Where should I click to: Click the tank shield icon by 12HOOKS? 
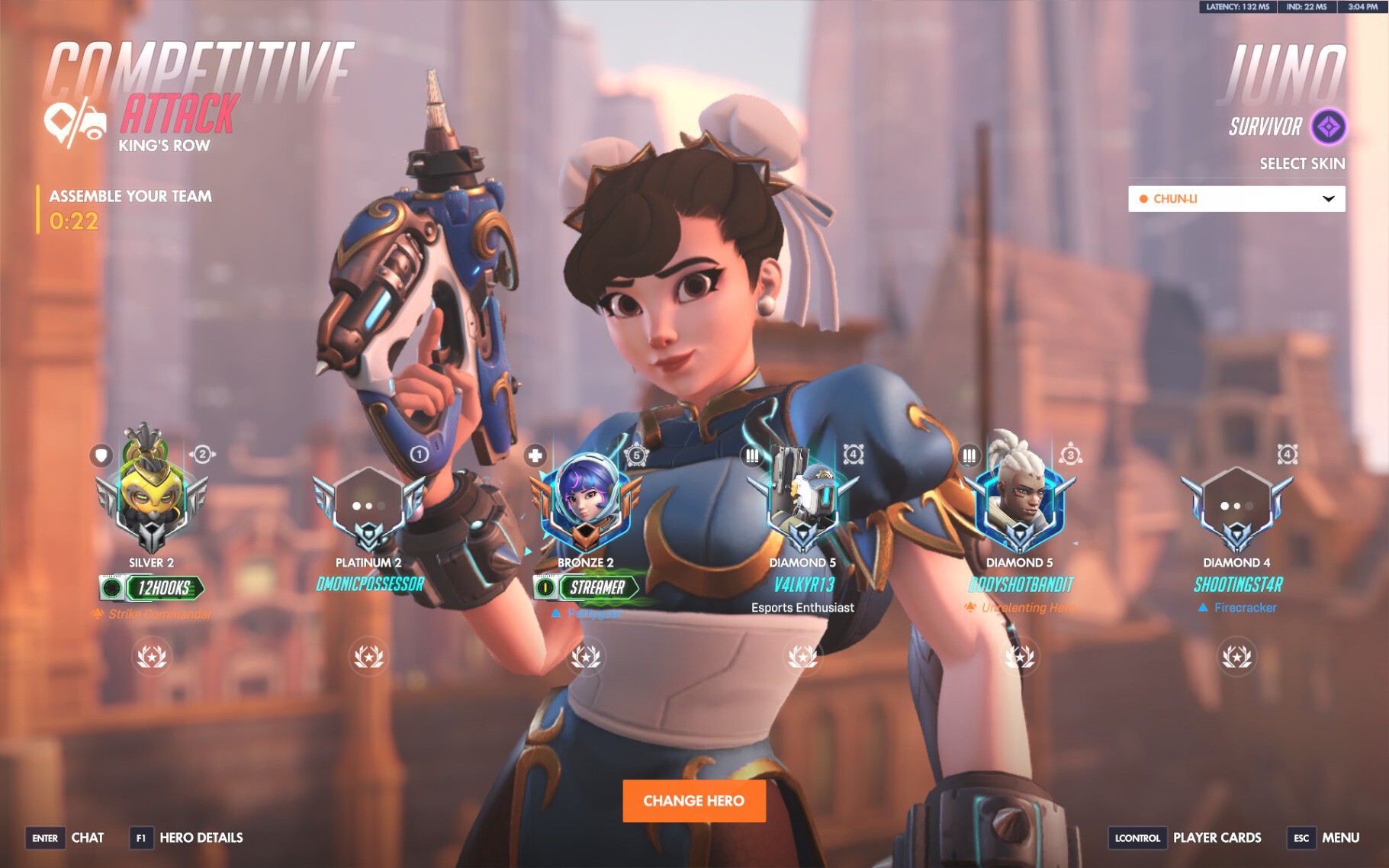click(x=101, y=455)
